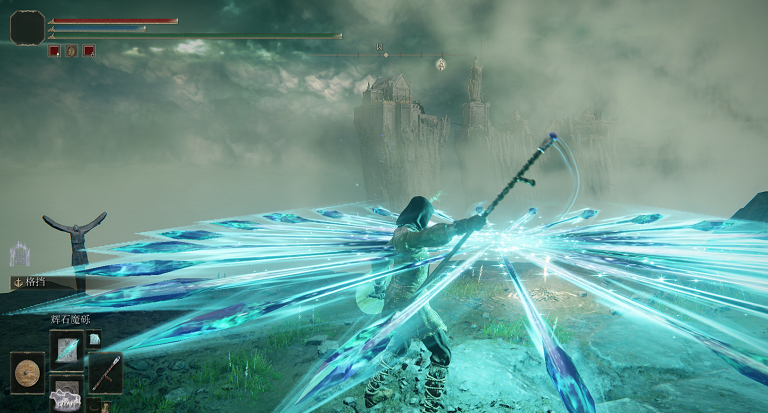Select the staff weapon slot

pos(106,372)
